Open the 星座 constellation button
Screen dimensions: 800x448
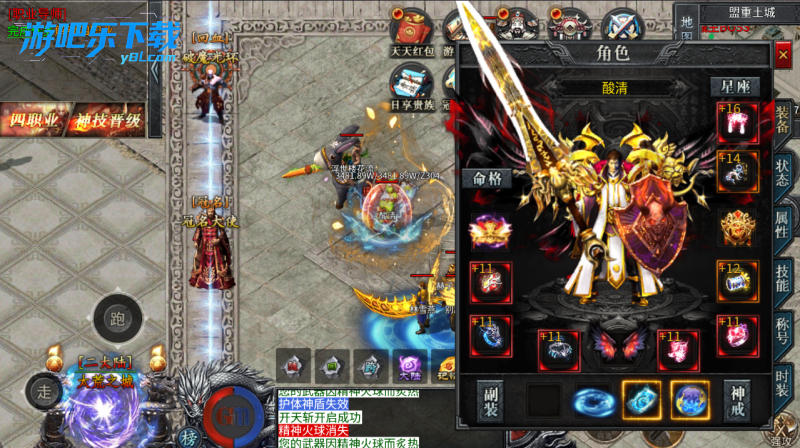[735, 87]
